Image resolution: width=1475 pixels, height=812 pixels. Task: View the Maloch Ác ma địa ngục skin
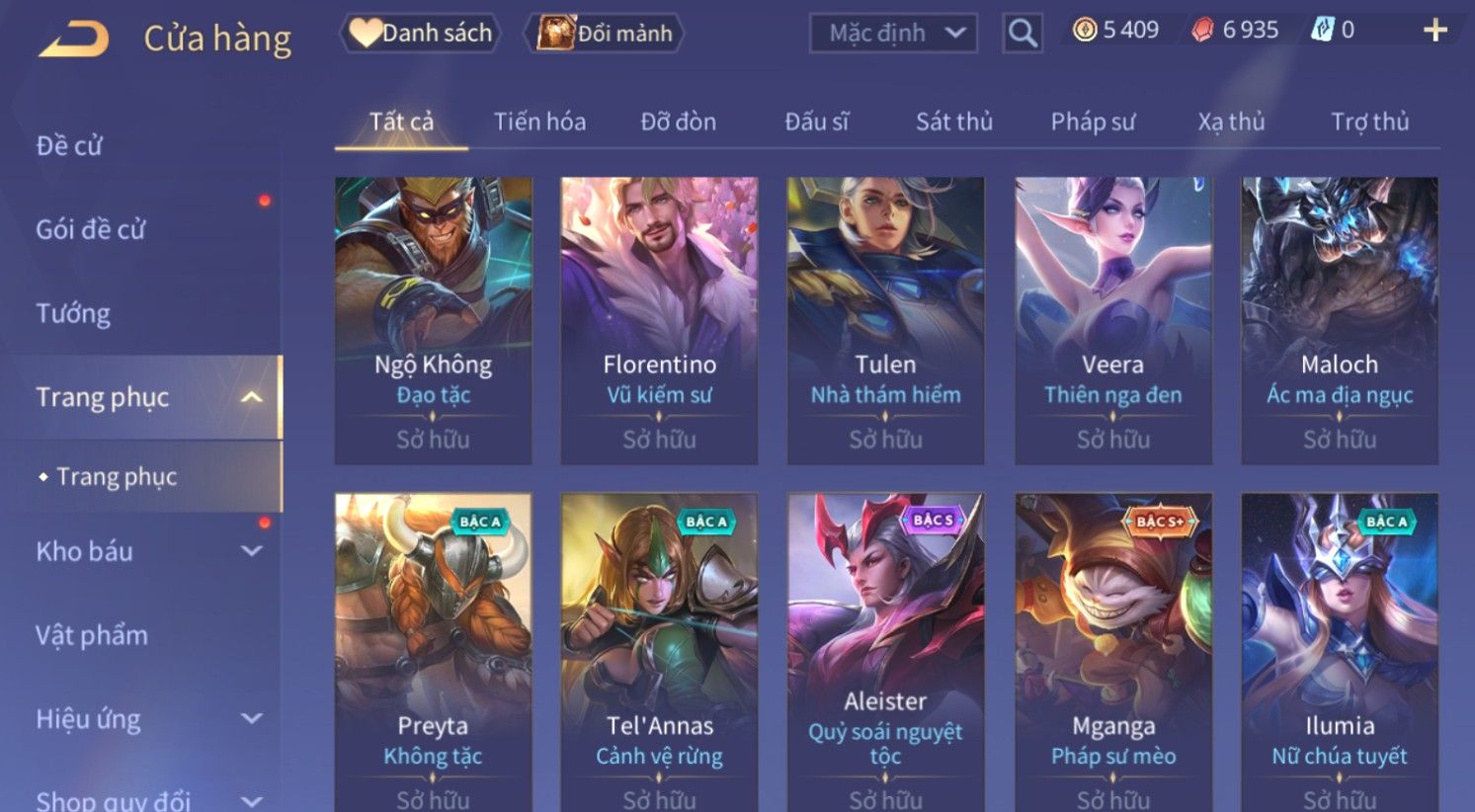tap(1339, 320)
